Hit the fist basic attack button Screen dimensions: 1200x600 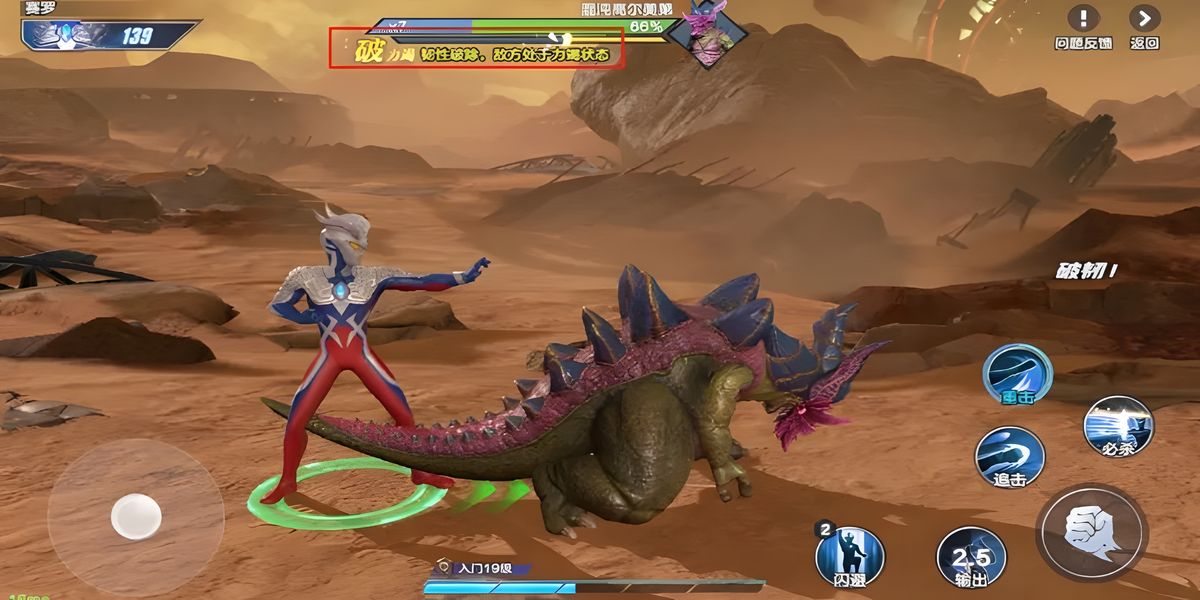[1090, 532]
